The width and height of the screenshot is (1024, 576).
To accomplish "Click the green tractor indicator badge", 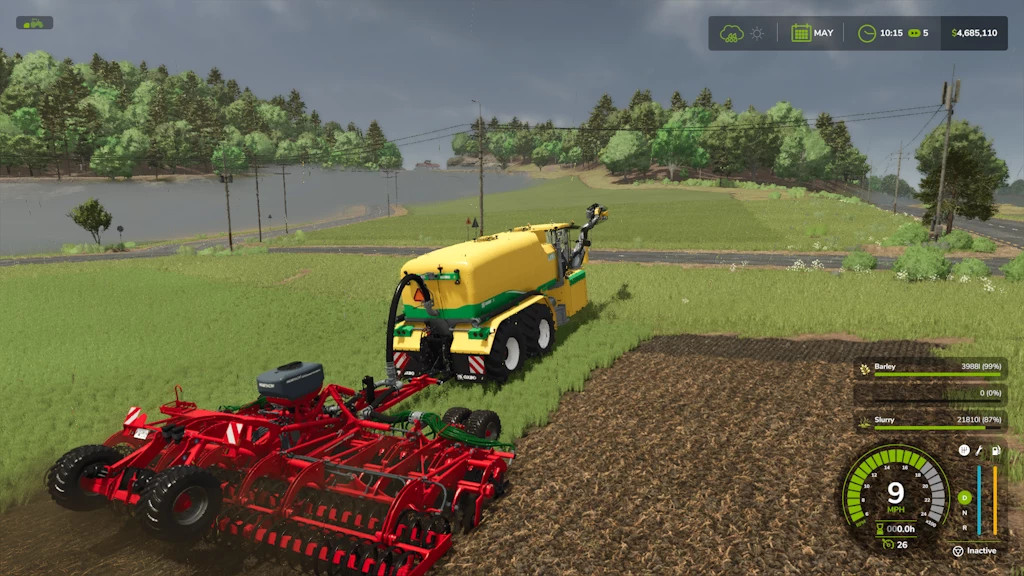I will coord(34,22).
